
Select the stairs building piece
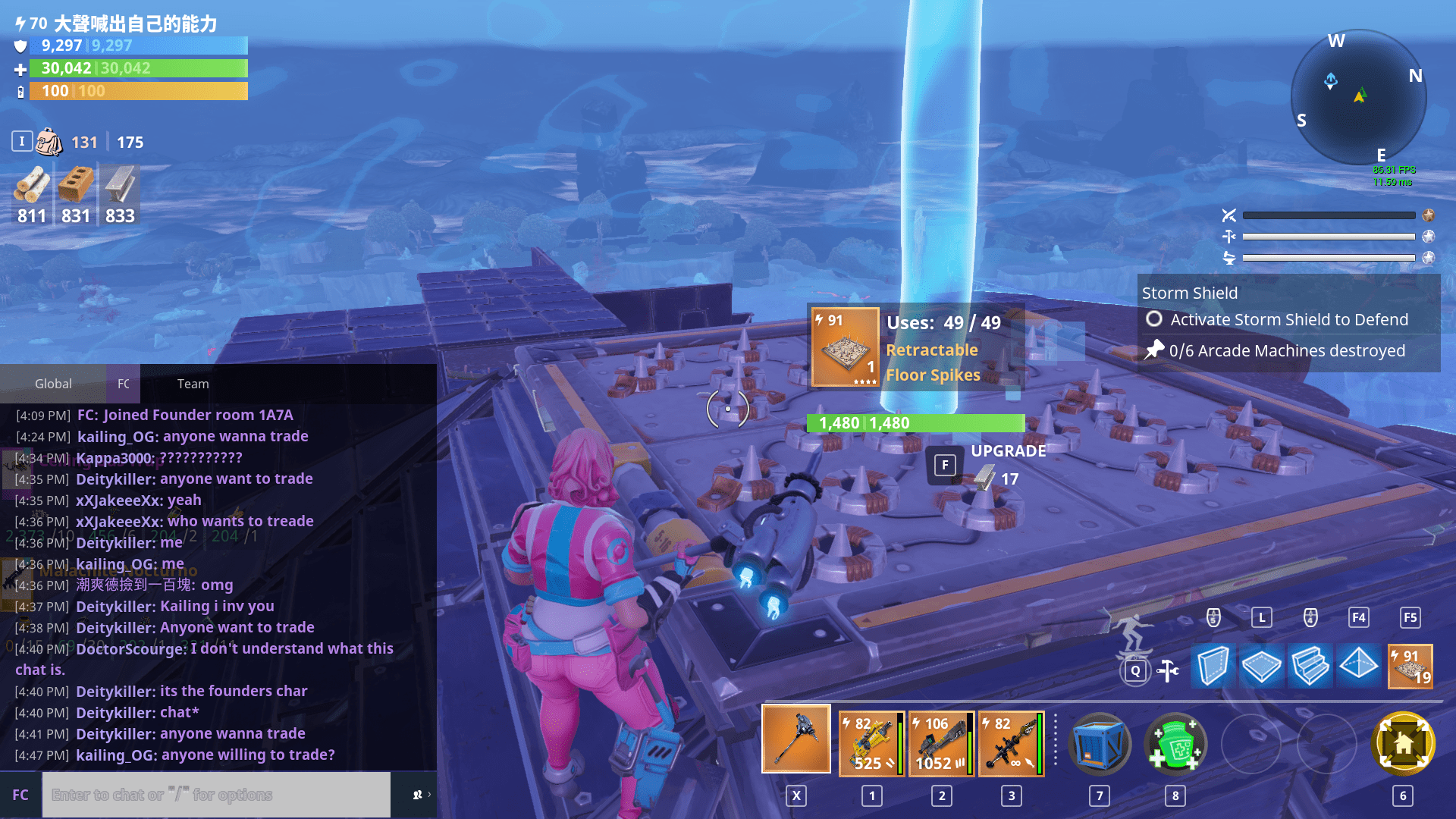click(1310, 667)
